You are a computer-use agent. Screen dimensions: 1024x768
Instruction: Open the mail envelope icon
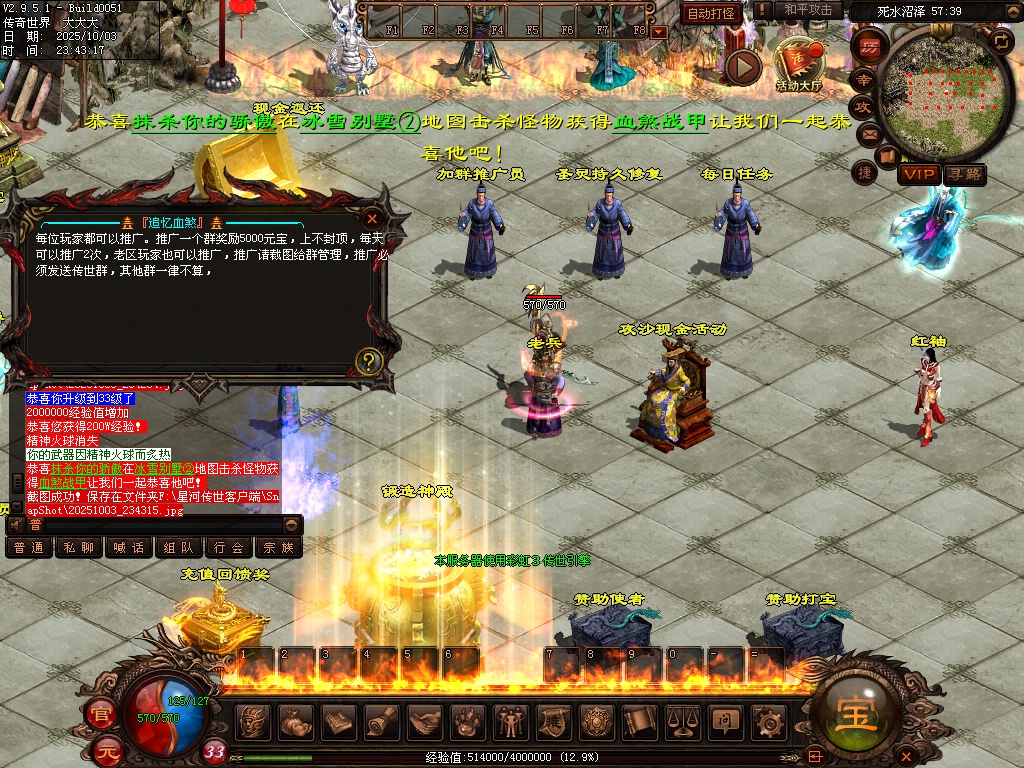(868, 133)
